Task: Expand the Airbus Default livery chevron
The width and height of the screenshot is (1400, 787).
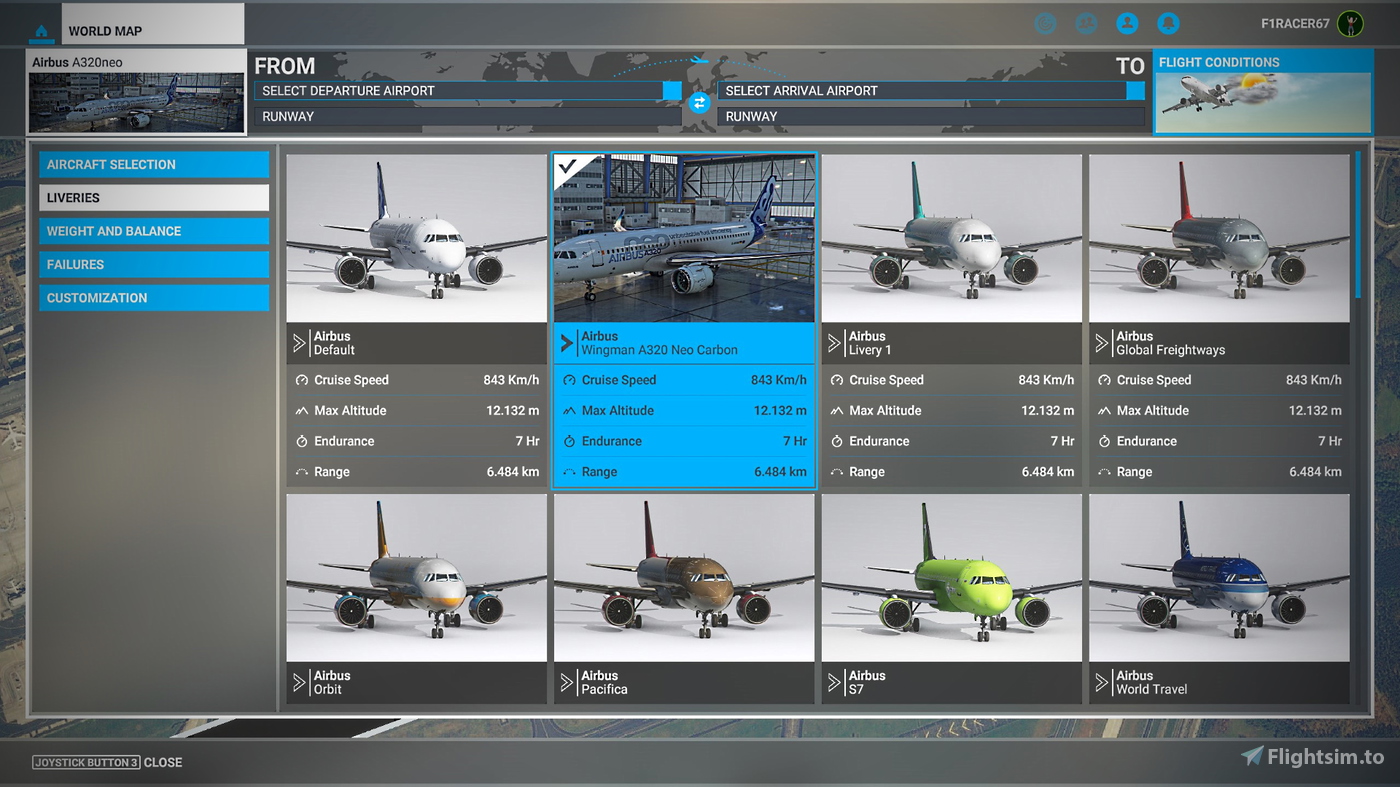Action: coord(300,342)
